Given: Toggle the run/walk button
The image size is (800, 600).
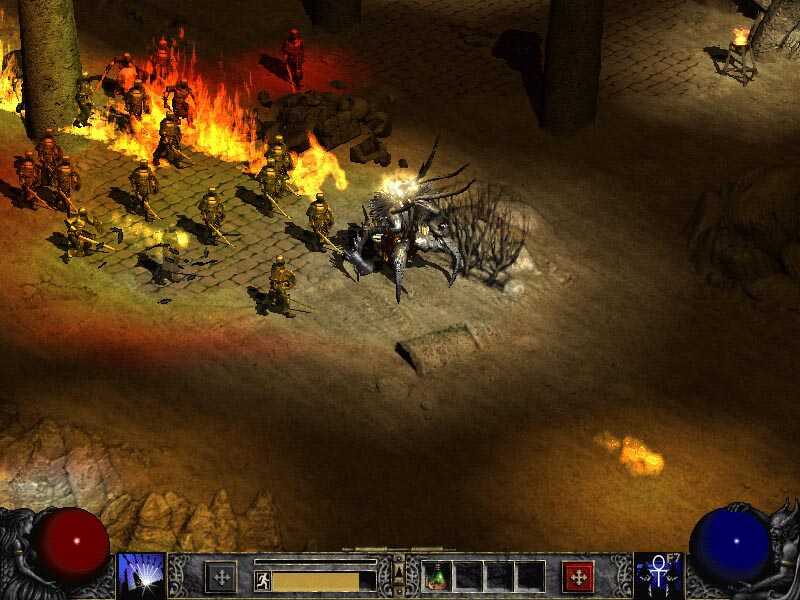Looking at the screenshot, I should 263,580.
